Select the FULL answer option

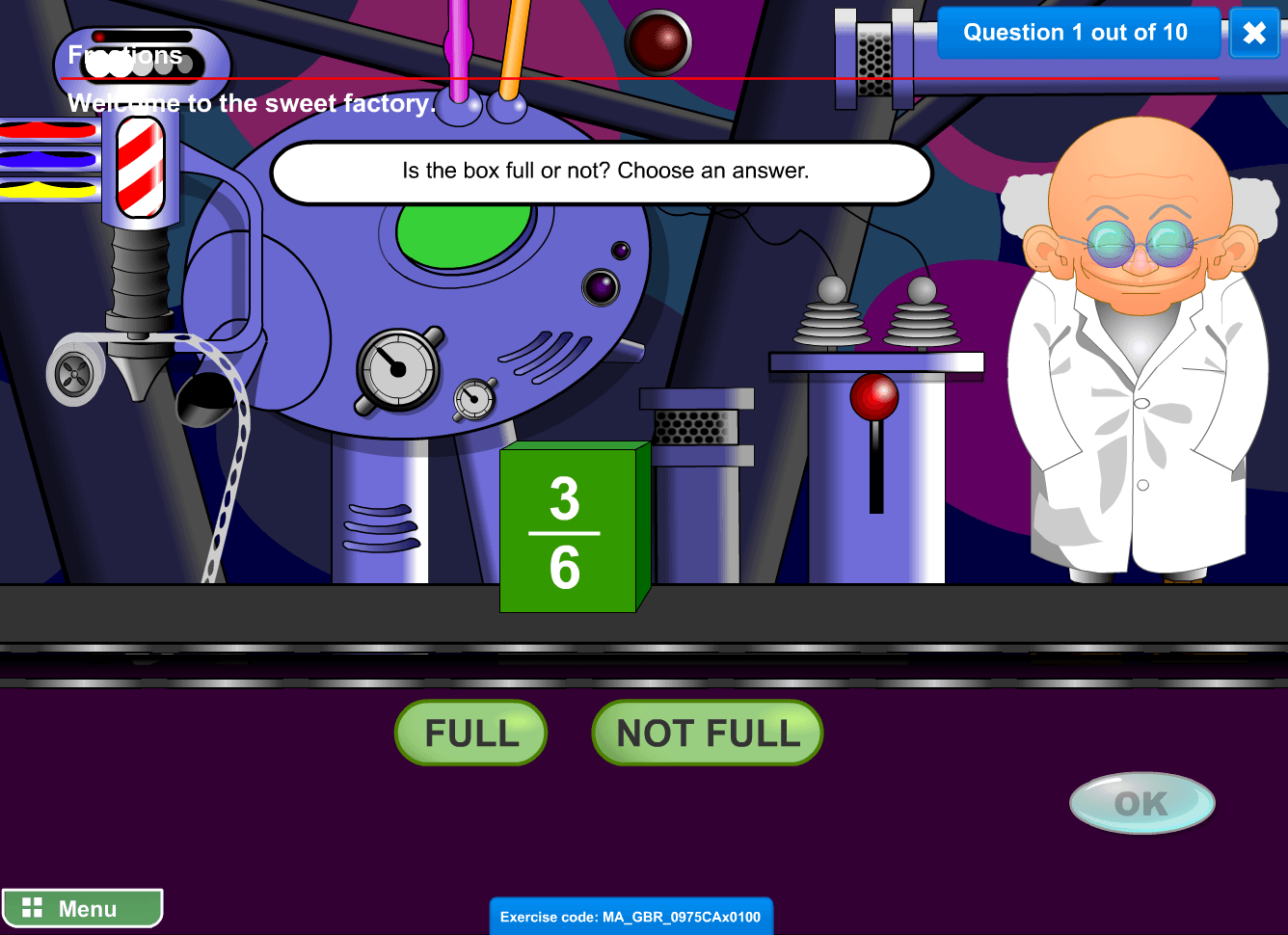tap(470, 733)
